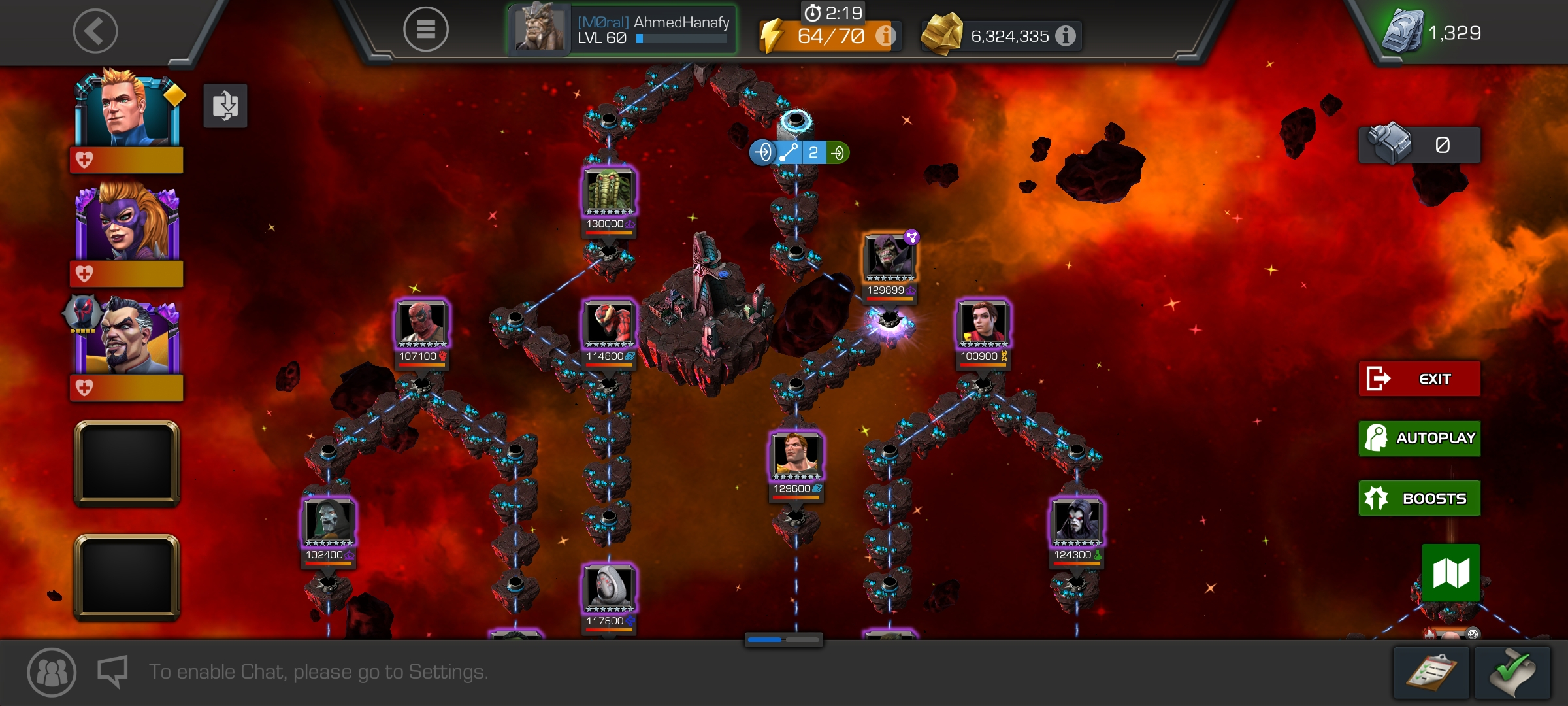Show energy info next to 64/70
This screenshot has width=1568, height=706.
[x=885, y=36]
